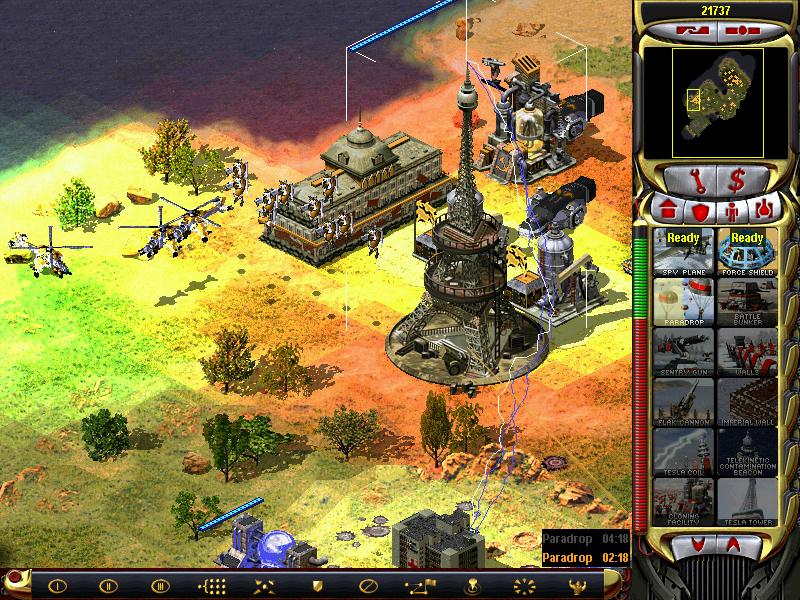The image size is (800, 600).
Task: Open the defenses tab with shield icon
Action: tap(699, 210)
